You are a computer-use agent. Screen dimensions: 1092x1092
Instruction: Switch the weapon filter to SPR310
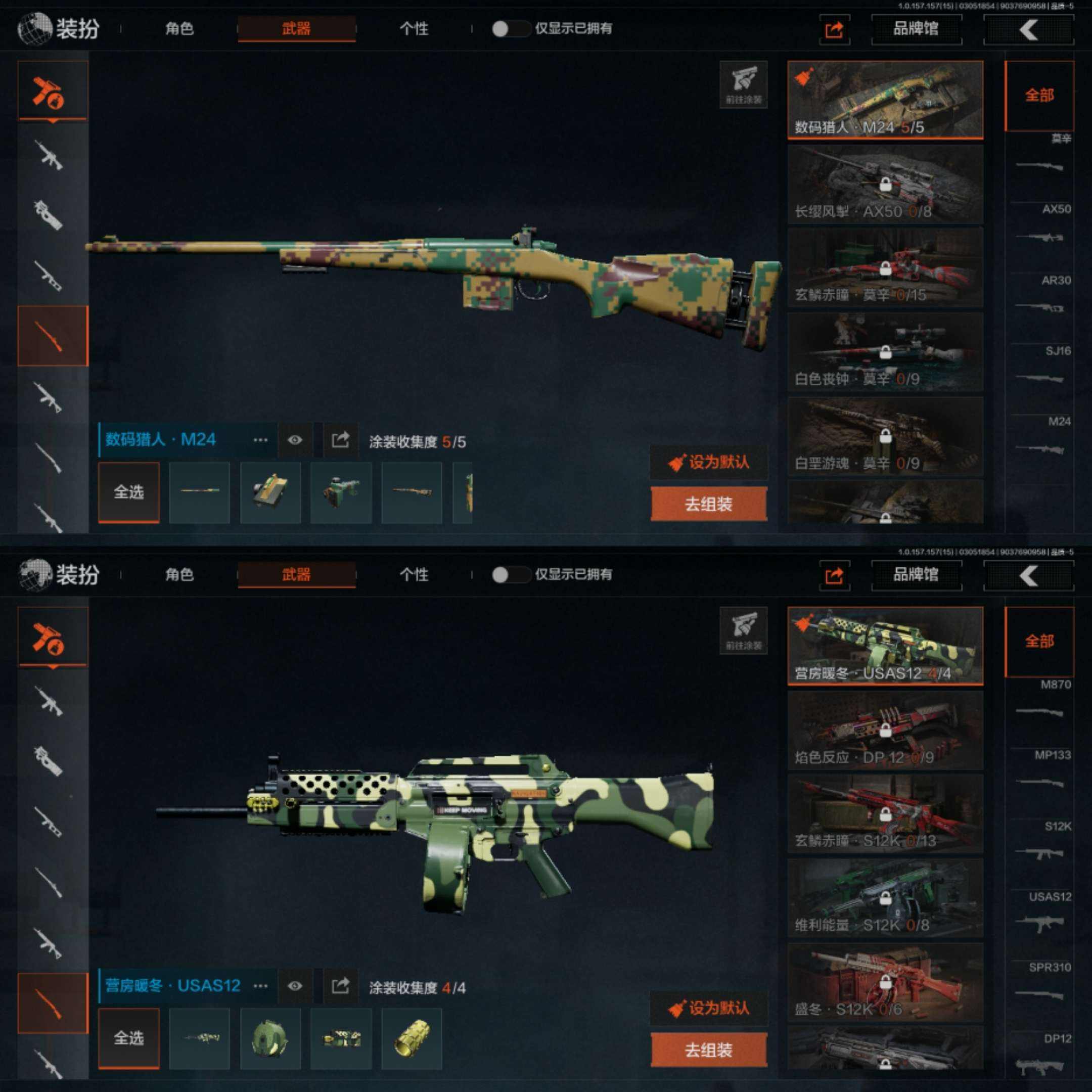click(x=1040, y=982)
